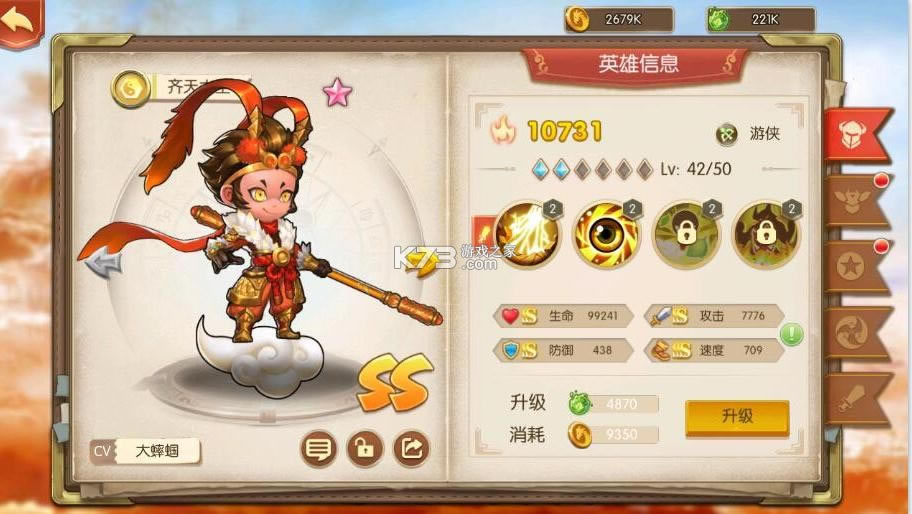Switch to the helmet hero info tab

[x=857, y=134]
